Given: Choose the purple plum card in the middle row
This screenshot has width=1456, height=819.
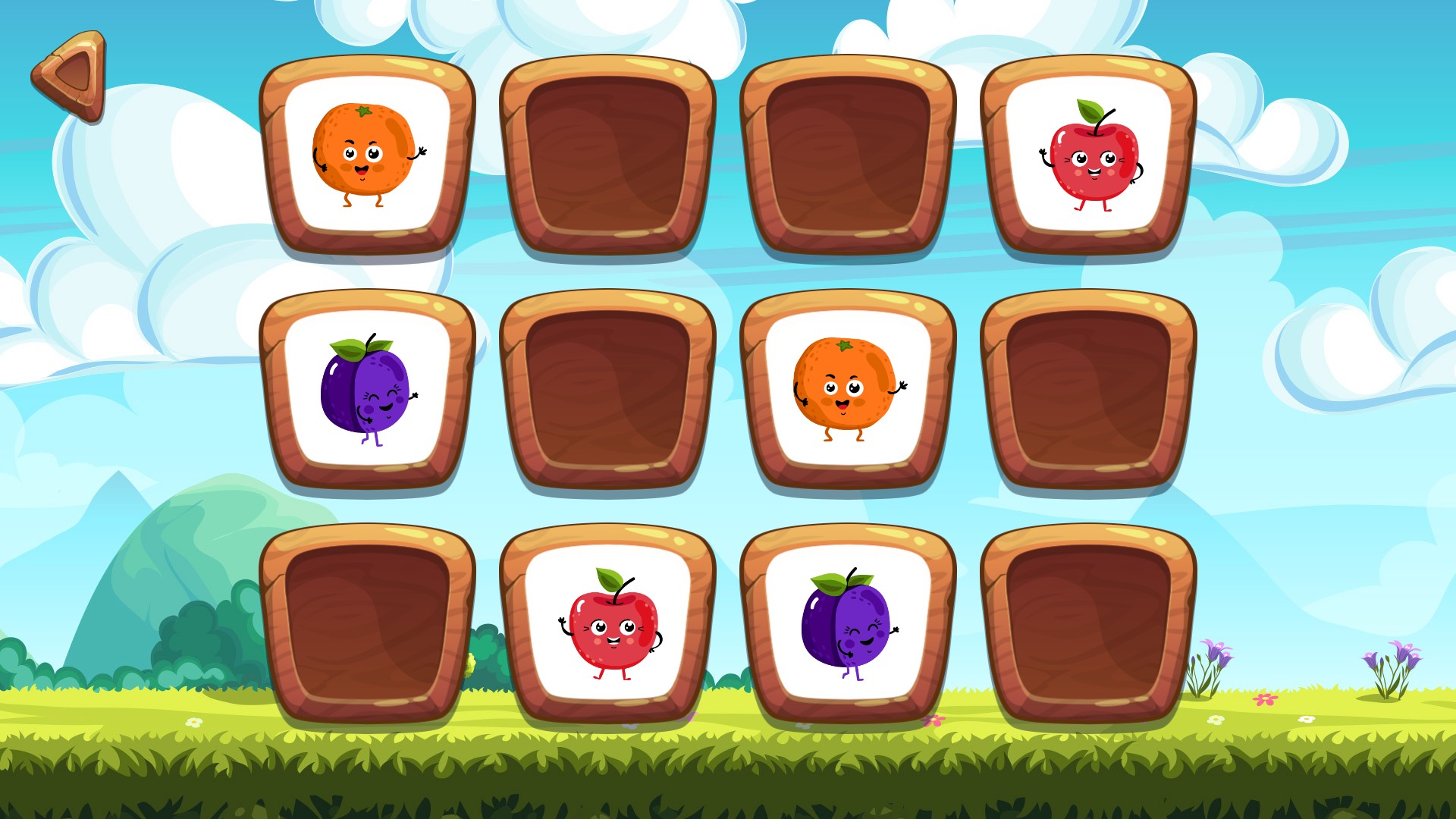Looking at the screenshot, I should click(x=367, y=389).
